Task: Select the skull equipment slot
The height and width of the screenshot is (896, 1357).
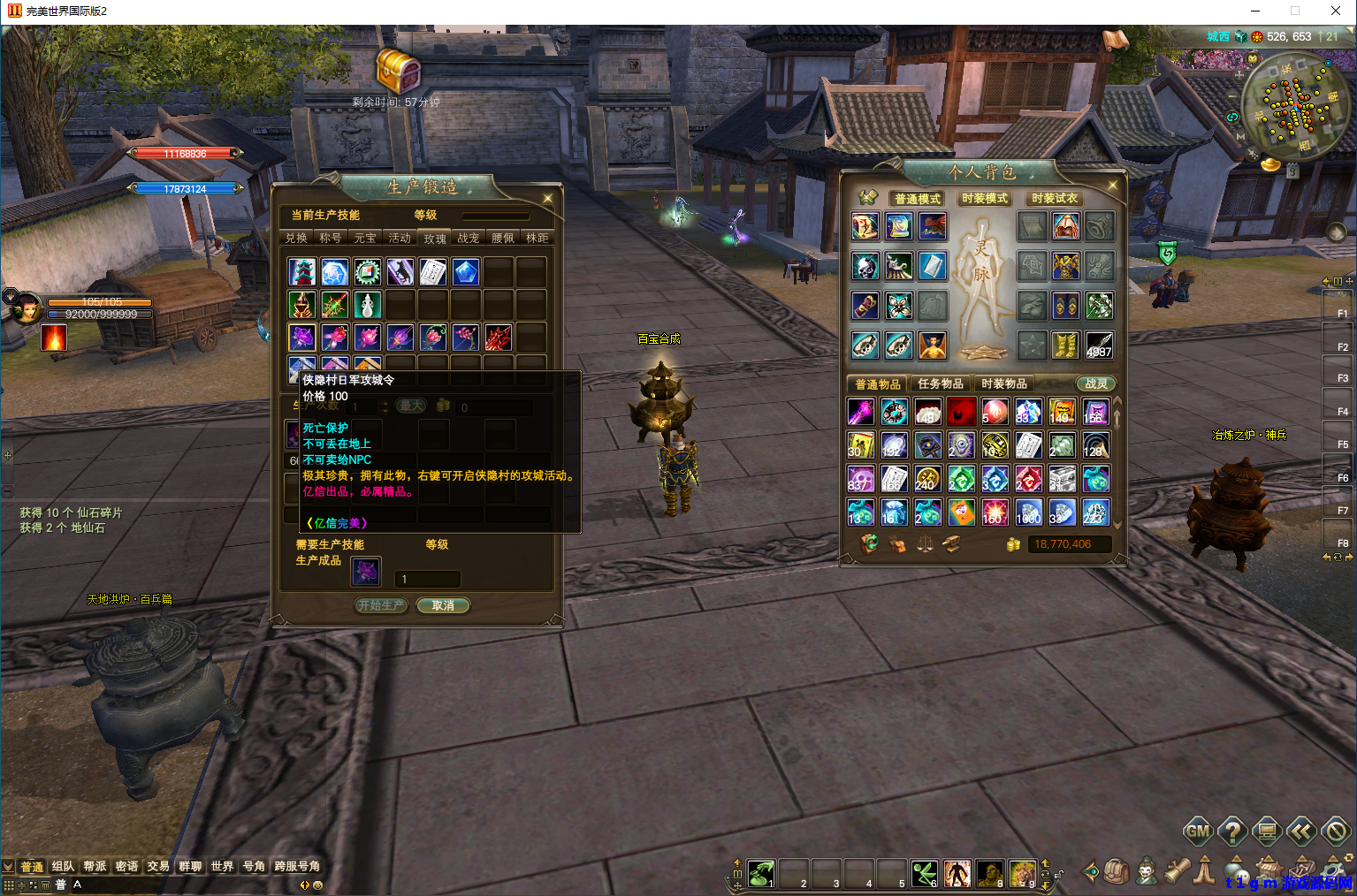Action: [x=865, y=266]
